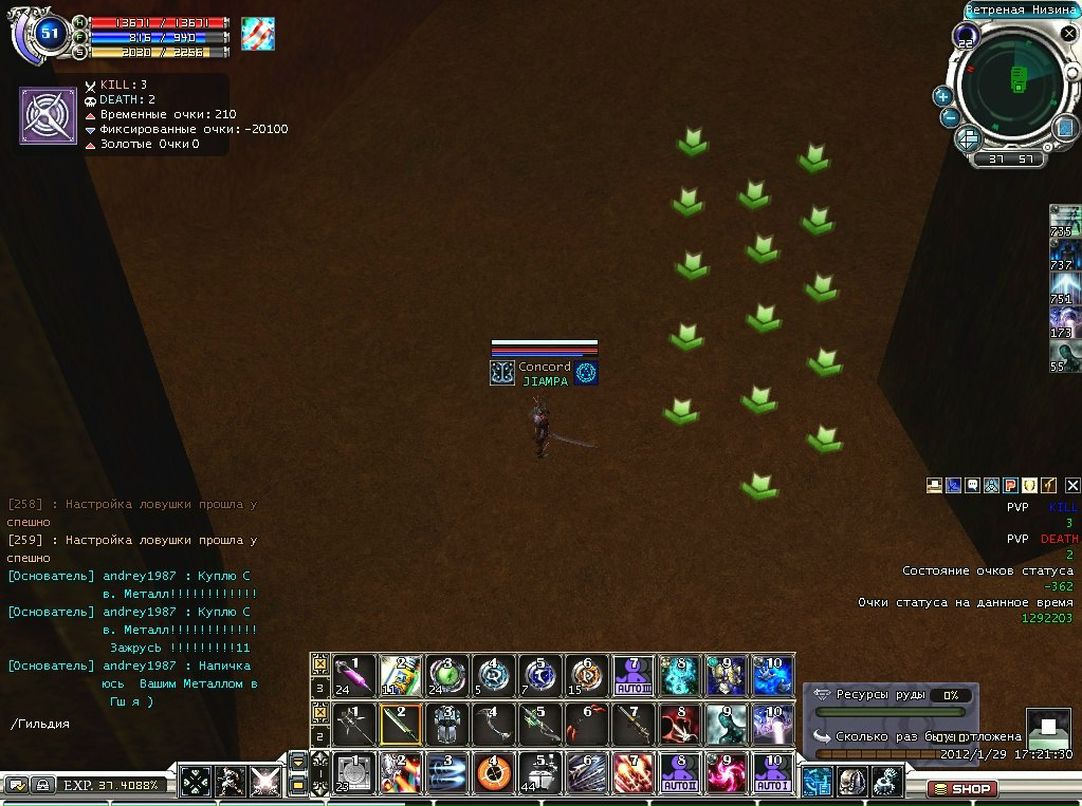Use the green orb item with count 24

click(446, 675)
